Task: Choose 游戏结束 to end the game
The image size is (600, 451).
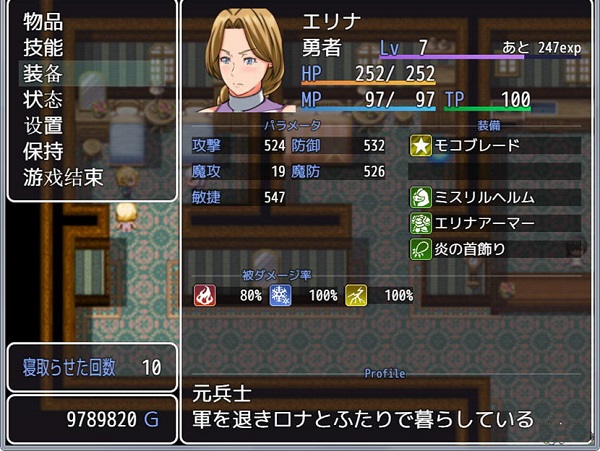Action: [63, 178]
